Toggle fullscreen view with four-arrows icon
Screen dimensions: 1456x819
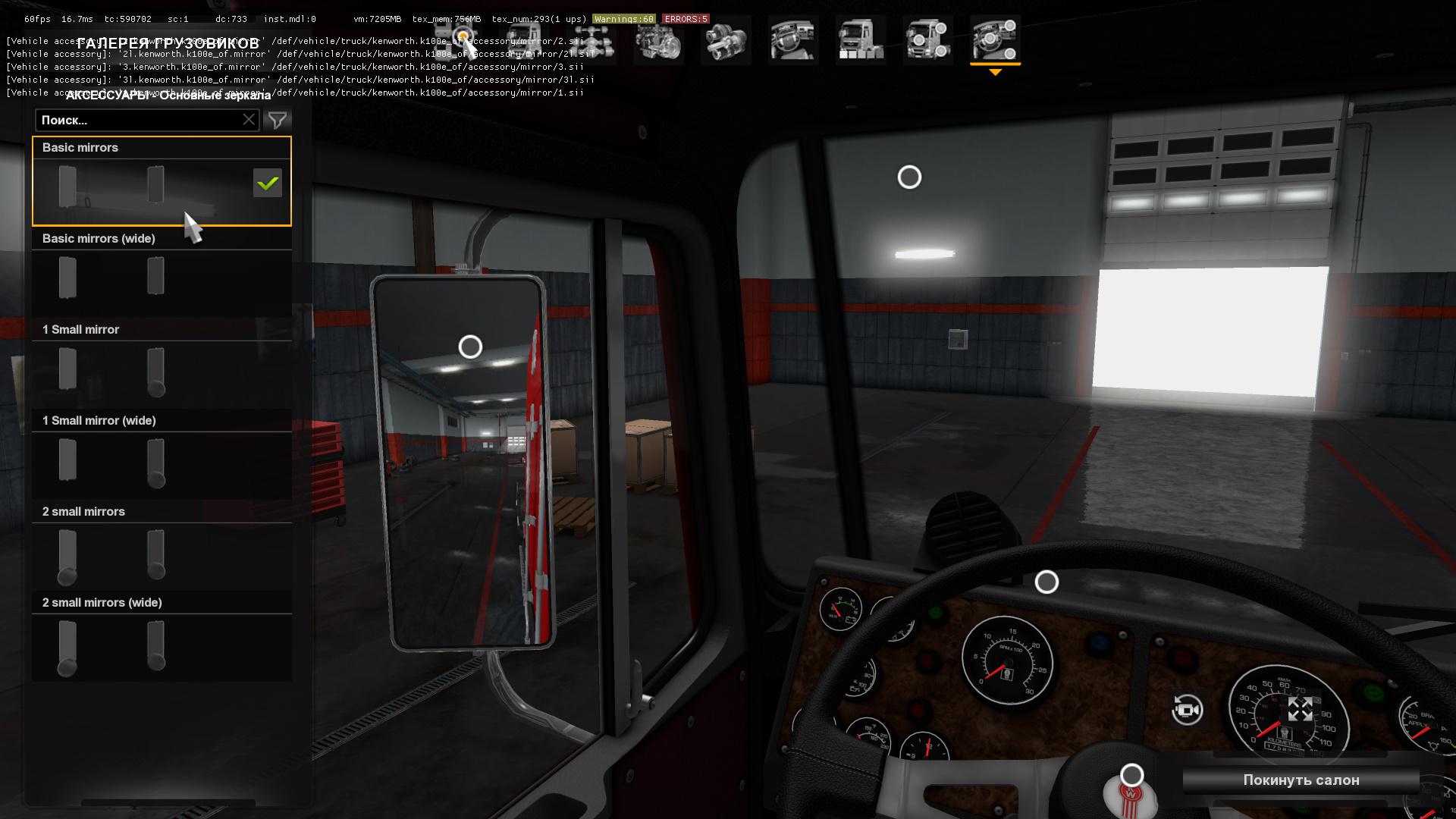[x=1300, y=710]
